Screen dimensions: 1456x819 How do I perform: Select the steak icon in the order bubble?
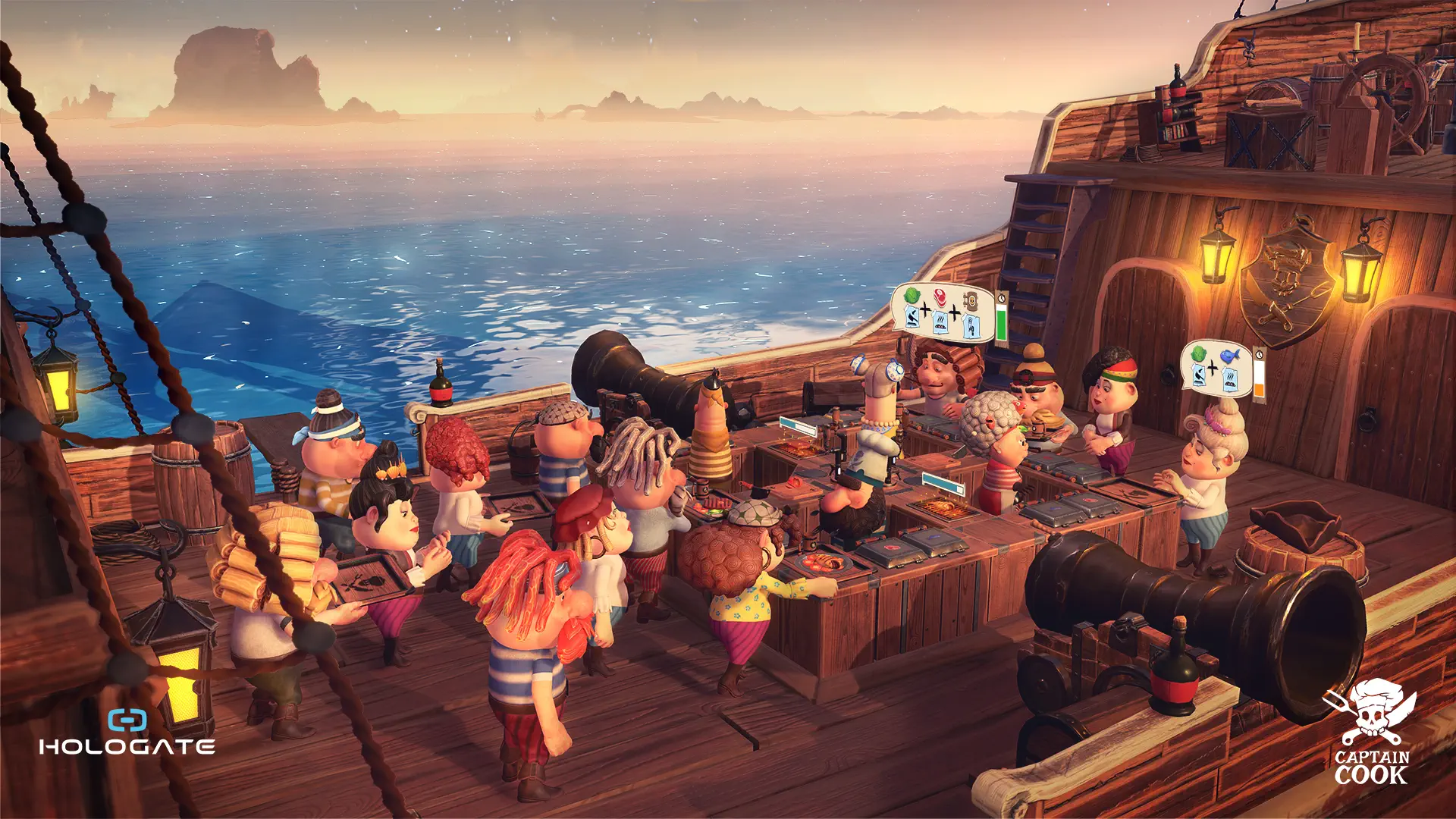point(940,296)
